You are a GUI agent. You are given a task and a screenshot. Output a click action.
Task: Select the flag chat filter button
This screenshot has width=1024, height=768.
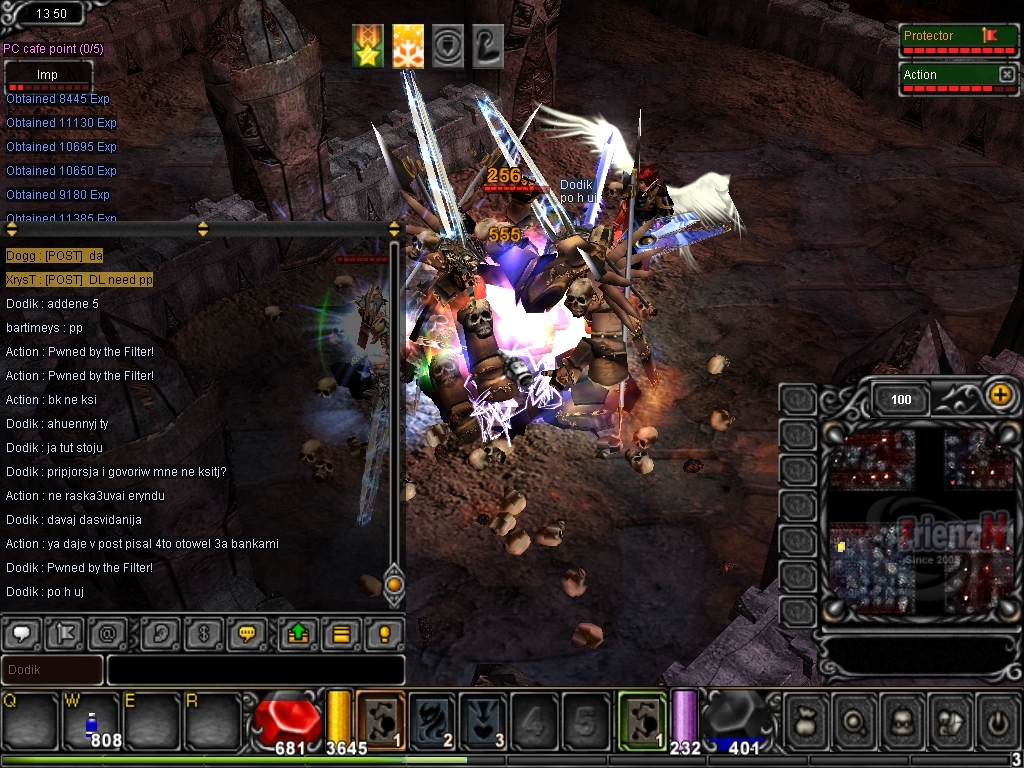click(x=62, y=633)
